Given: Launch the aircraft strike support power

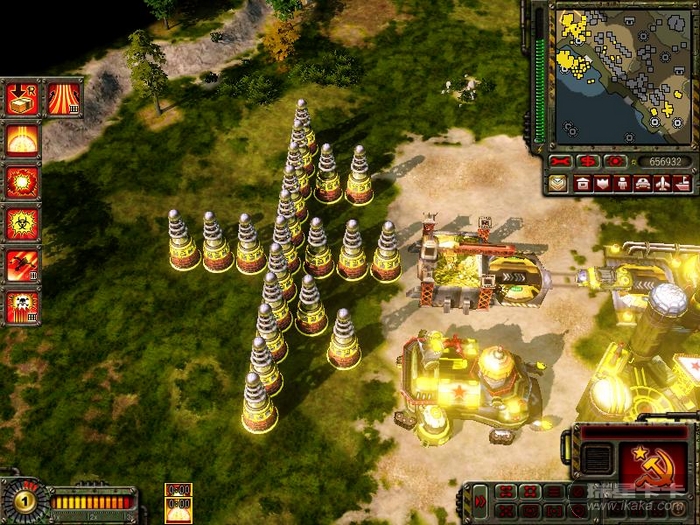Looking at the screenshot, I should tap(22, 266).
